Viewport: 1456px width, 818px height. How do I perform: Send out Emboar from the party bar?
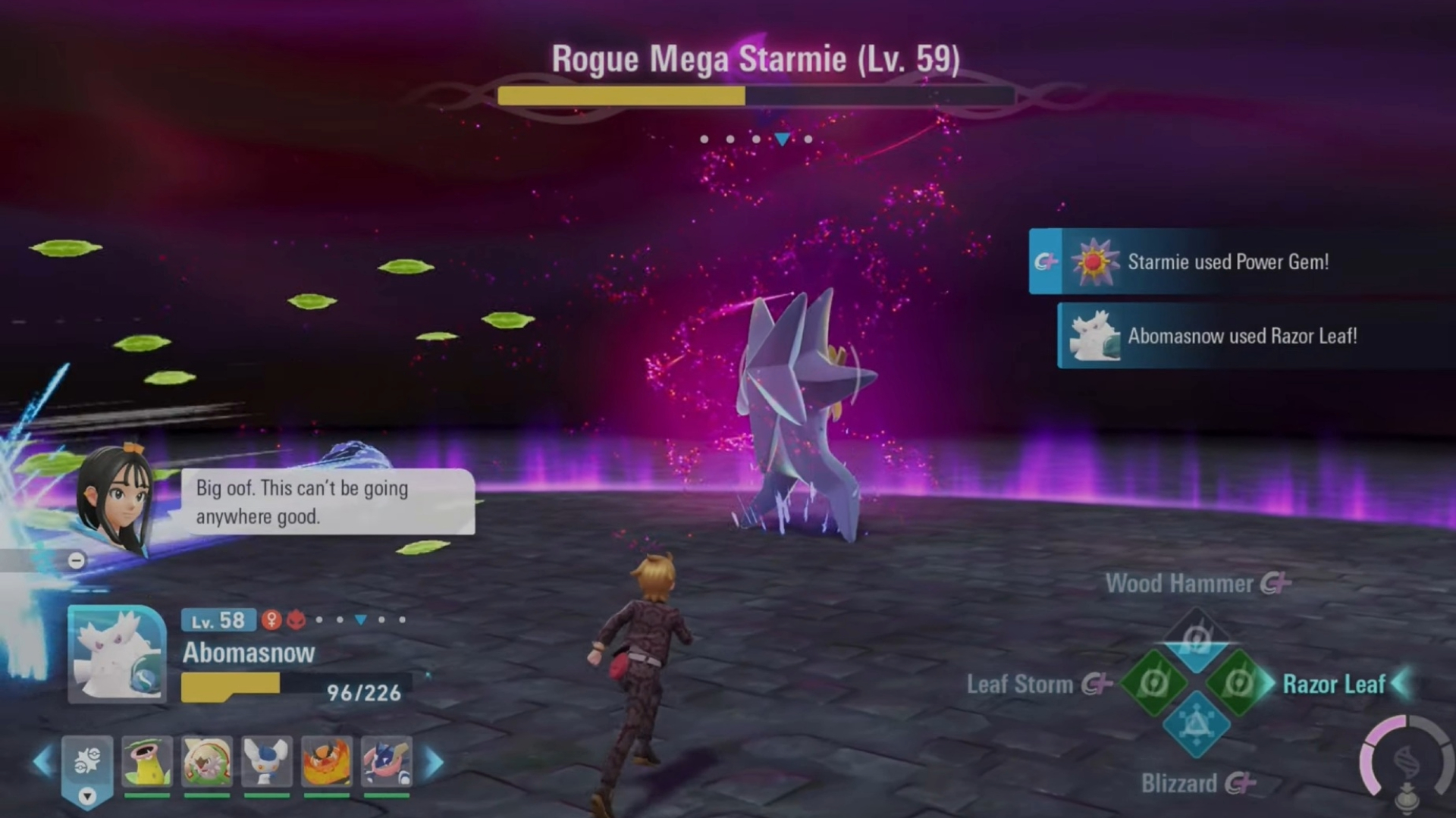(x=327, y=762)
